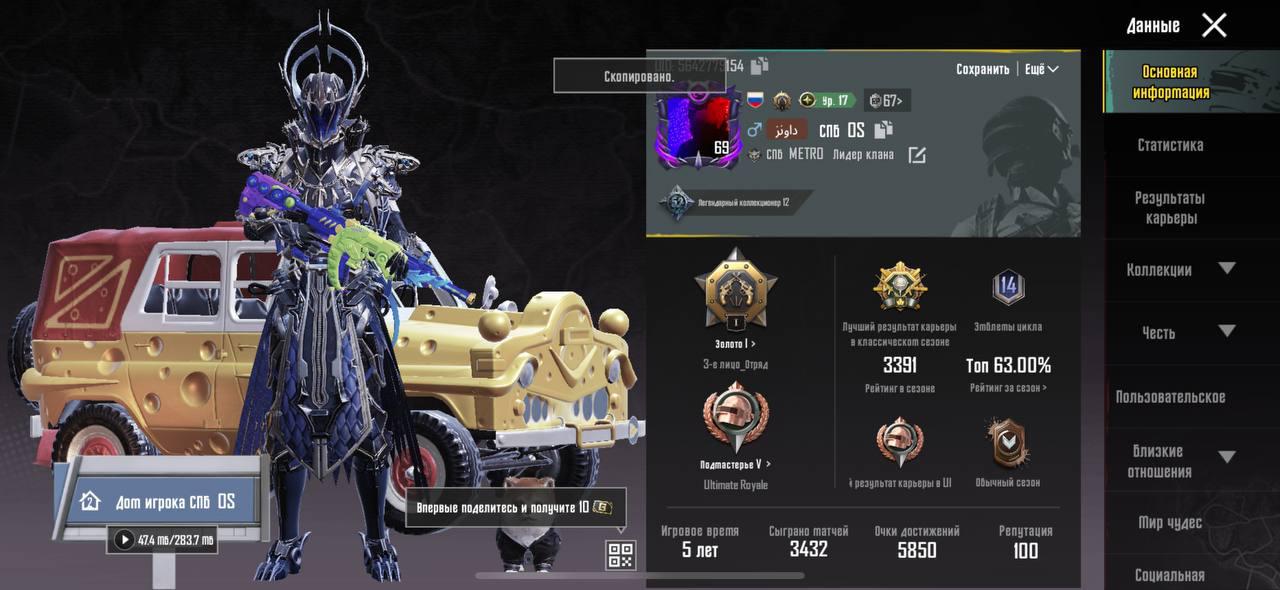1280x590 pixels.
Task: Show the Рейтинг за сезон details
Action: pos(1008,388)
